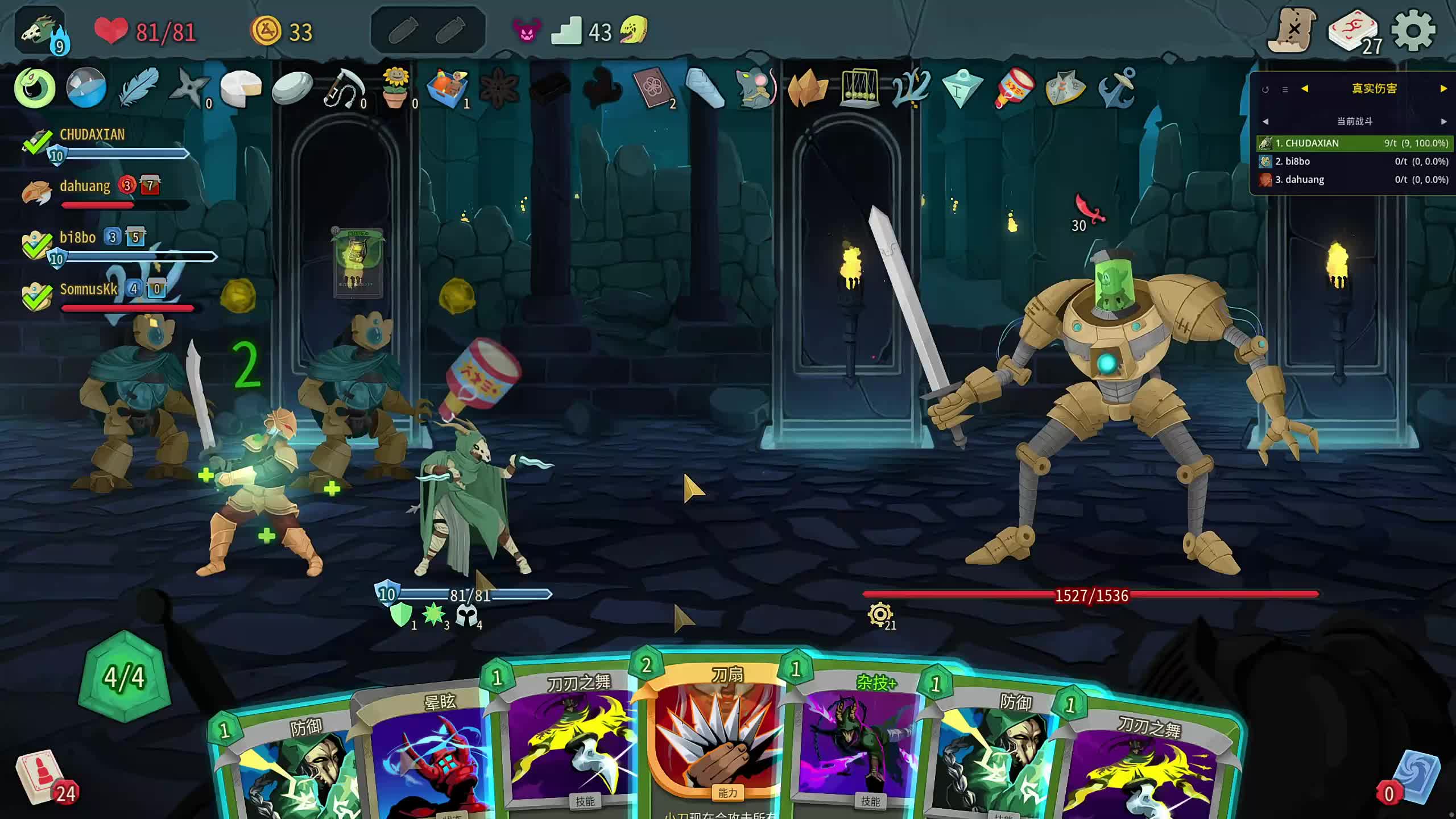Select CHUDAXIAN row in damage meter
Viewport: 1456px width, 819px height.
click(x=1354, y=143)
